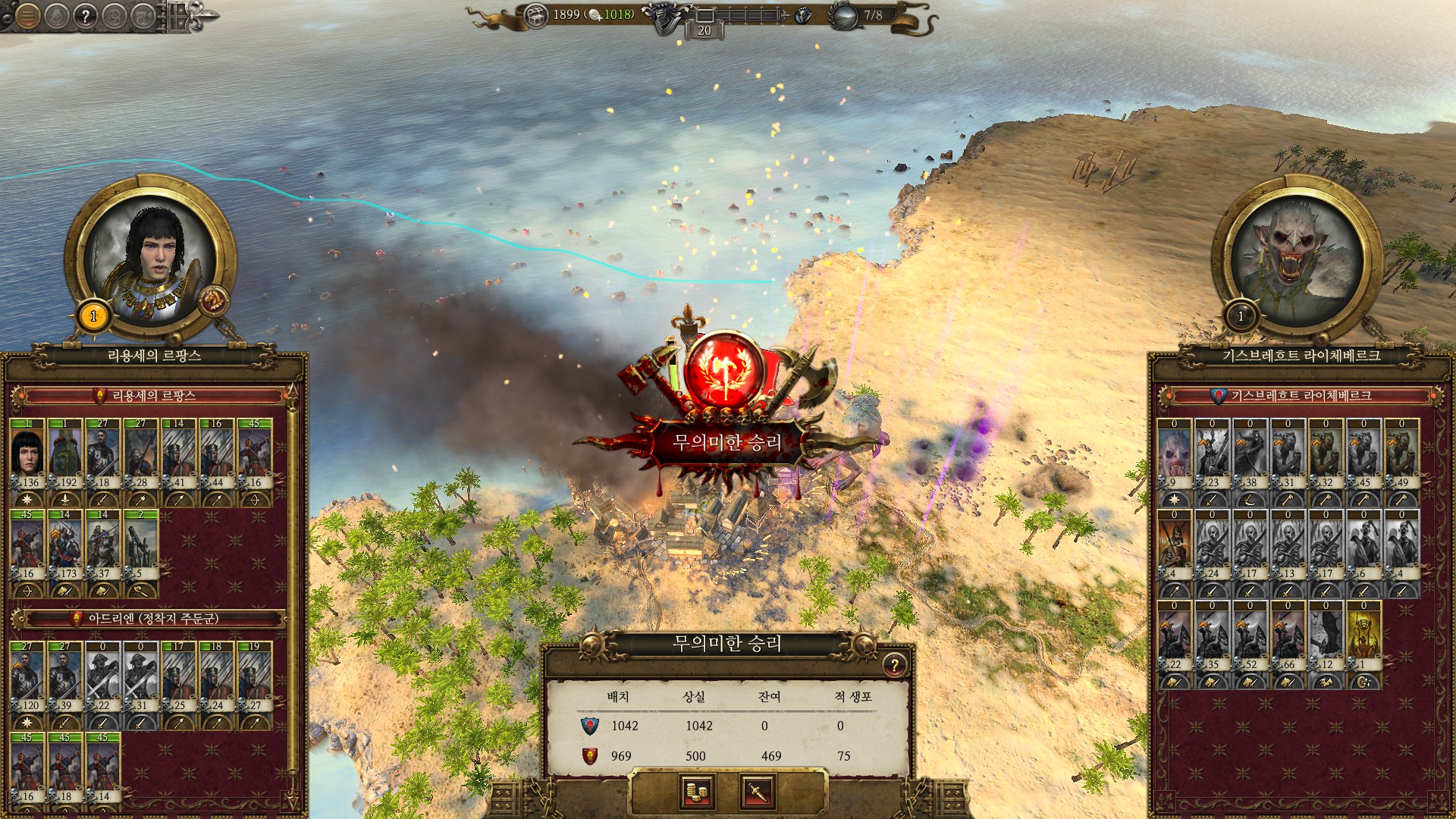Ransom captives with the gold coins button
The height and width of the screenshot is (819, 1456).
pyautogui.click(x=696, y=792)
